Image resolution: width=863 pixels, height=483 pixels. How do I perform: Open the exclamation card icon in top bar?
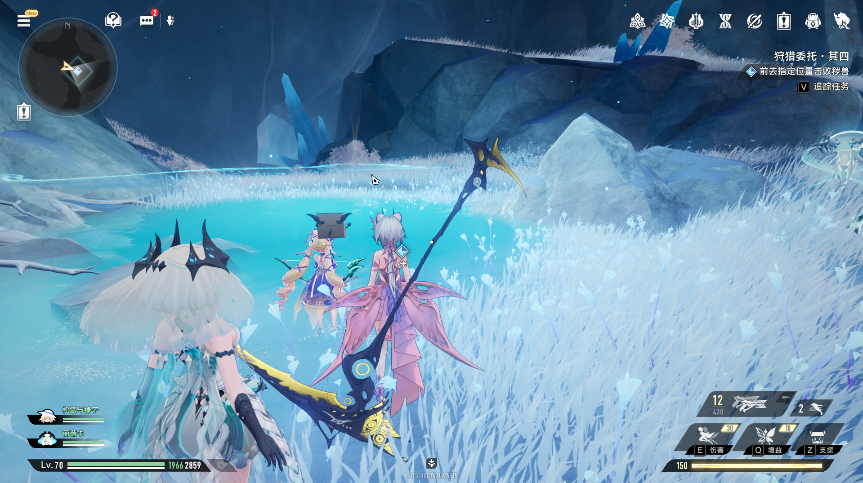[x=783, y=21]
